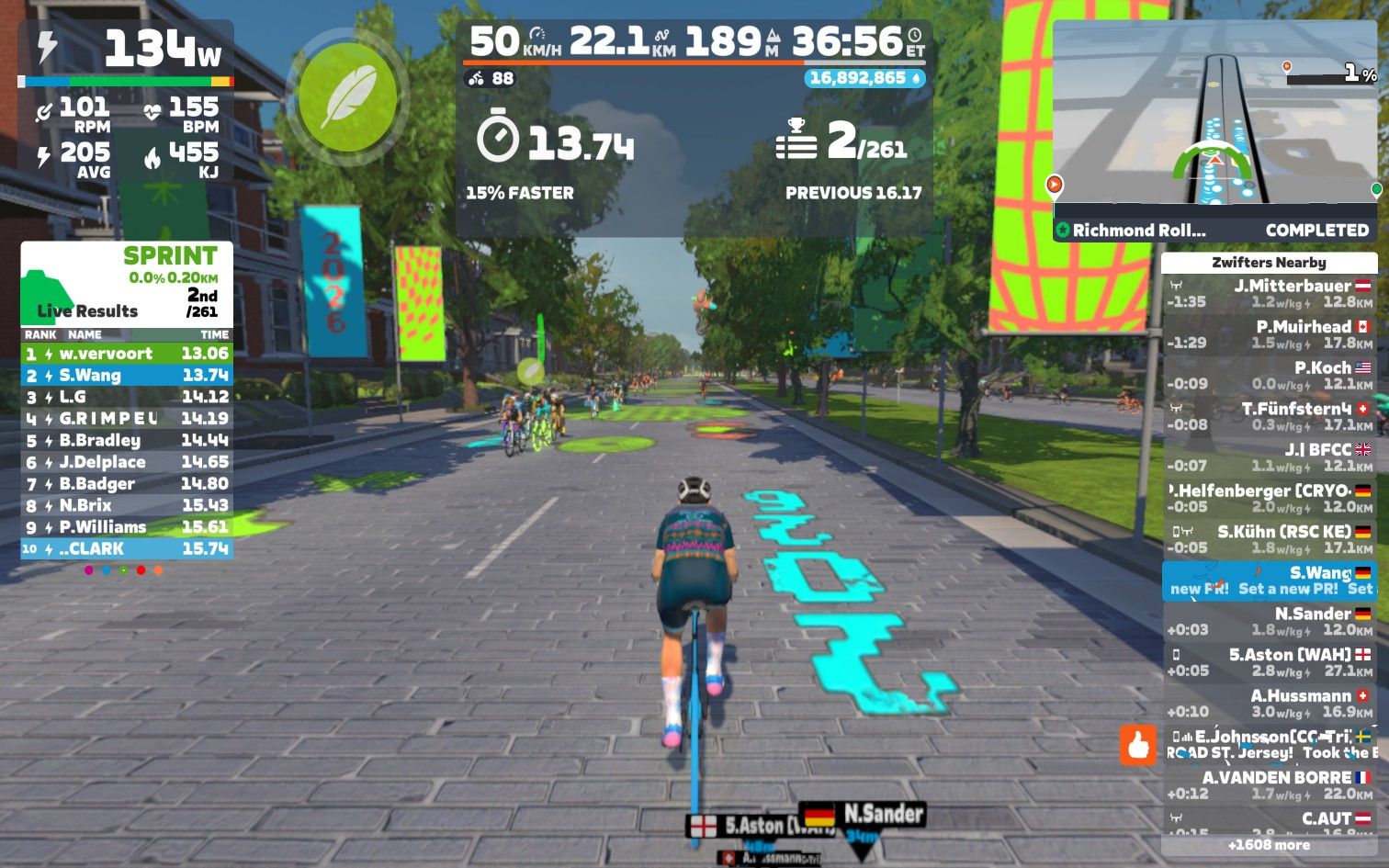Select B.Bradley in sprint leaderboard
The width and height of the screenshot is (1389, 868).
click(127, 440)
